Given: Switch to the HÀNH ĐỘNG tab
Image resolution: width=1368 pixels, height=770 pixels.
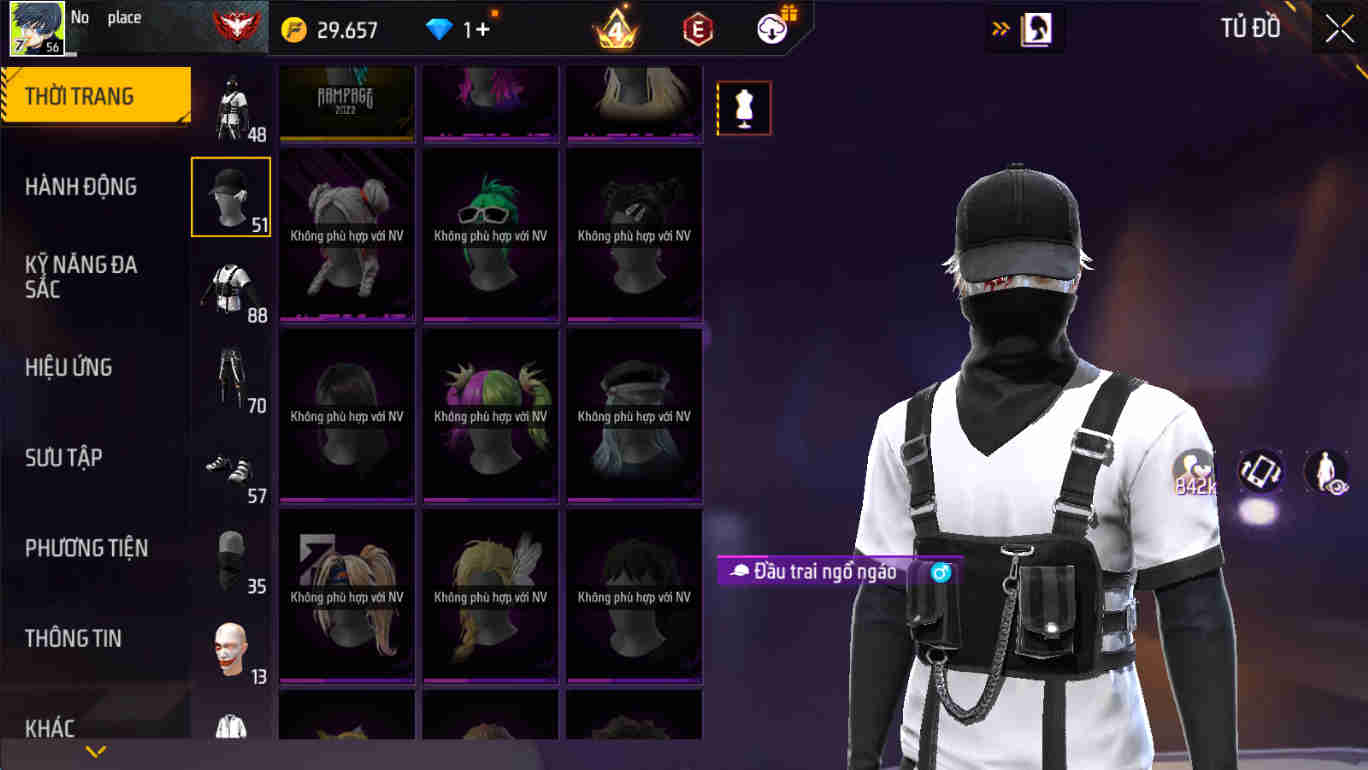Looking at the screenshot, I should [x=82, y=186].
